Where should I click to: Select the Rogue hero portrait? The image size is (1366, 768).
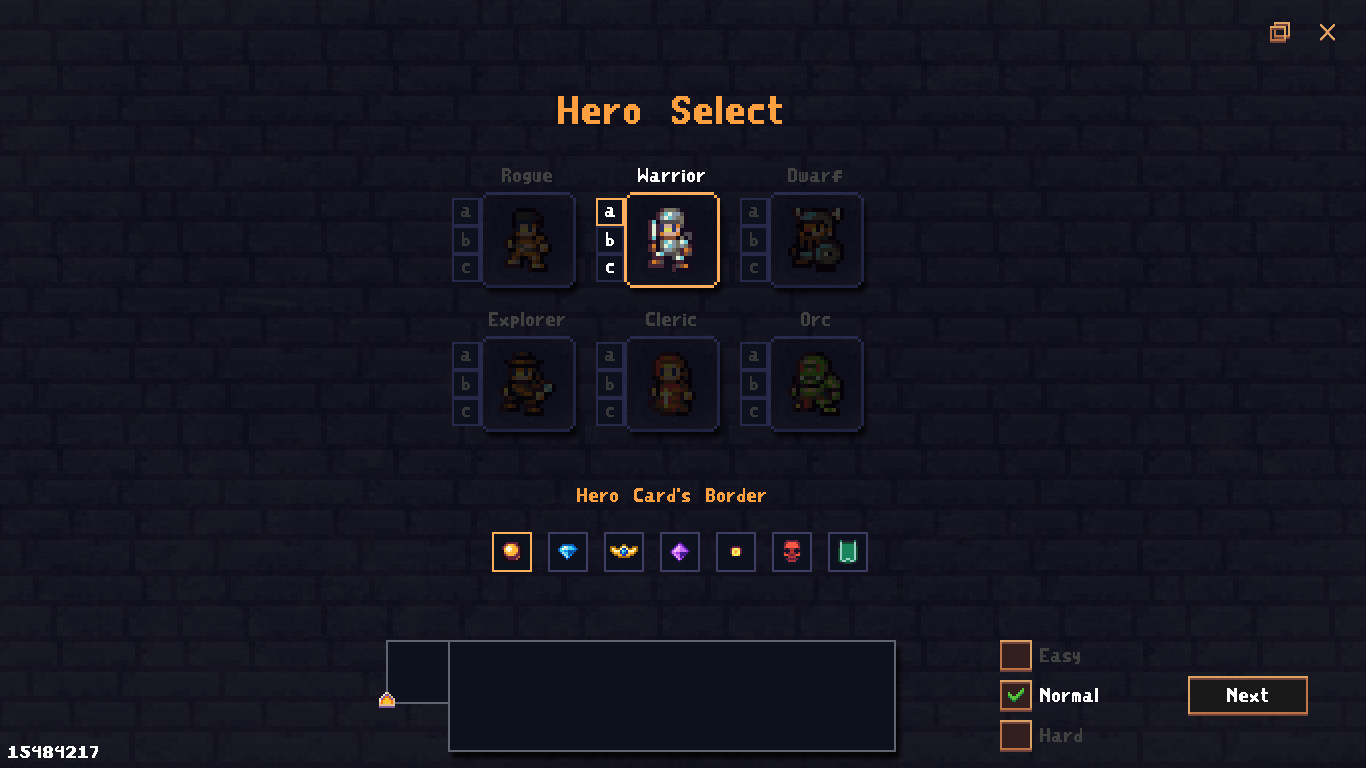(x=528, y=240)
